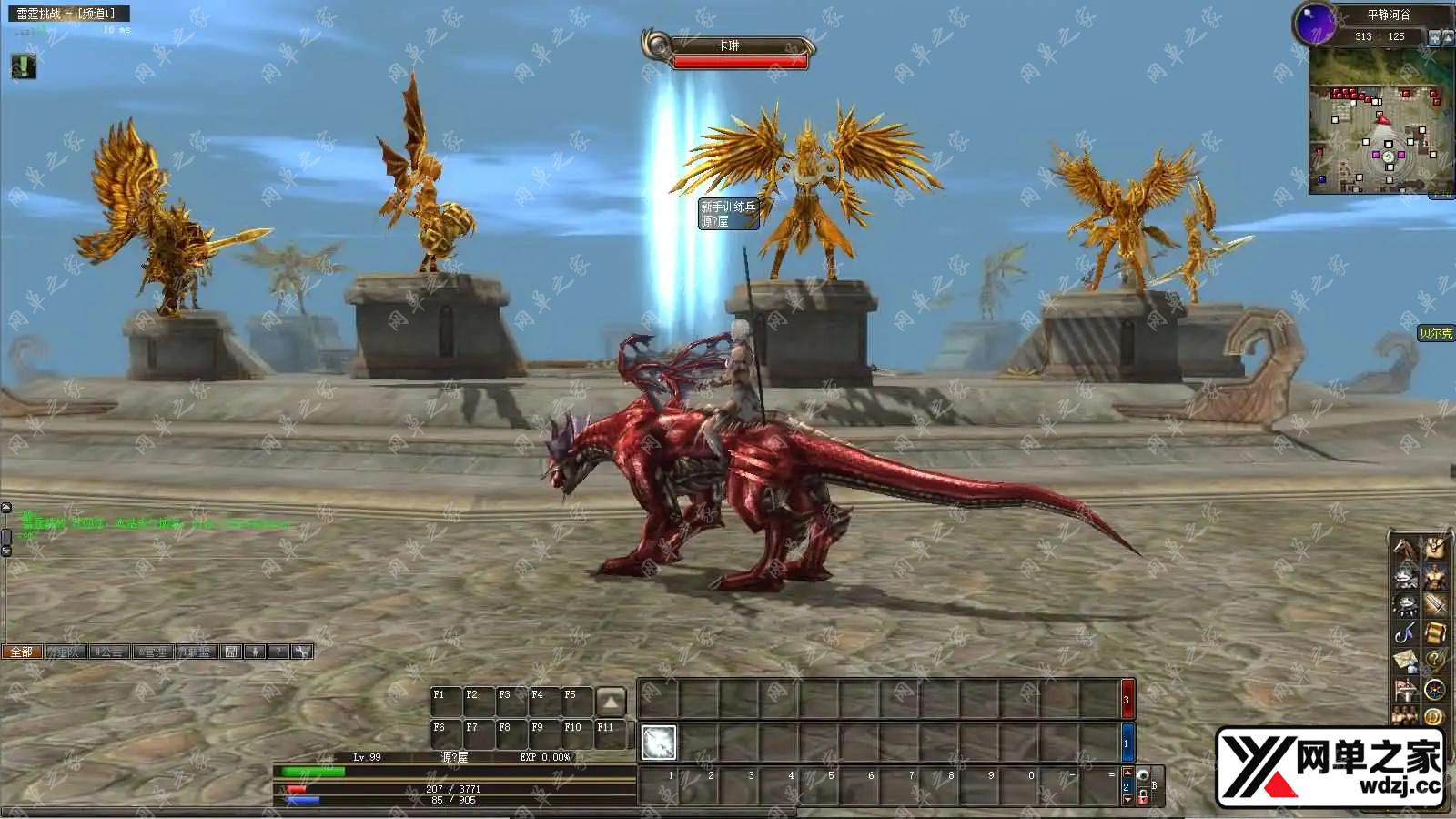Activate the white skill in the hotbar
The height and width of the screenshot is (819, 1456).
[x=659, y=743]
